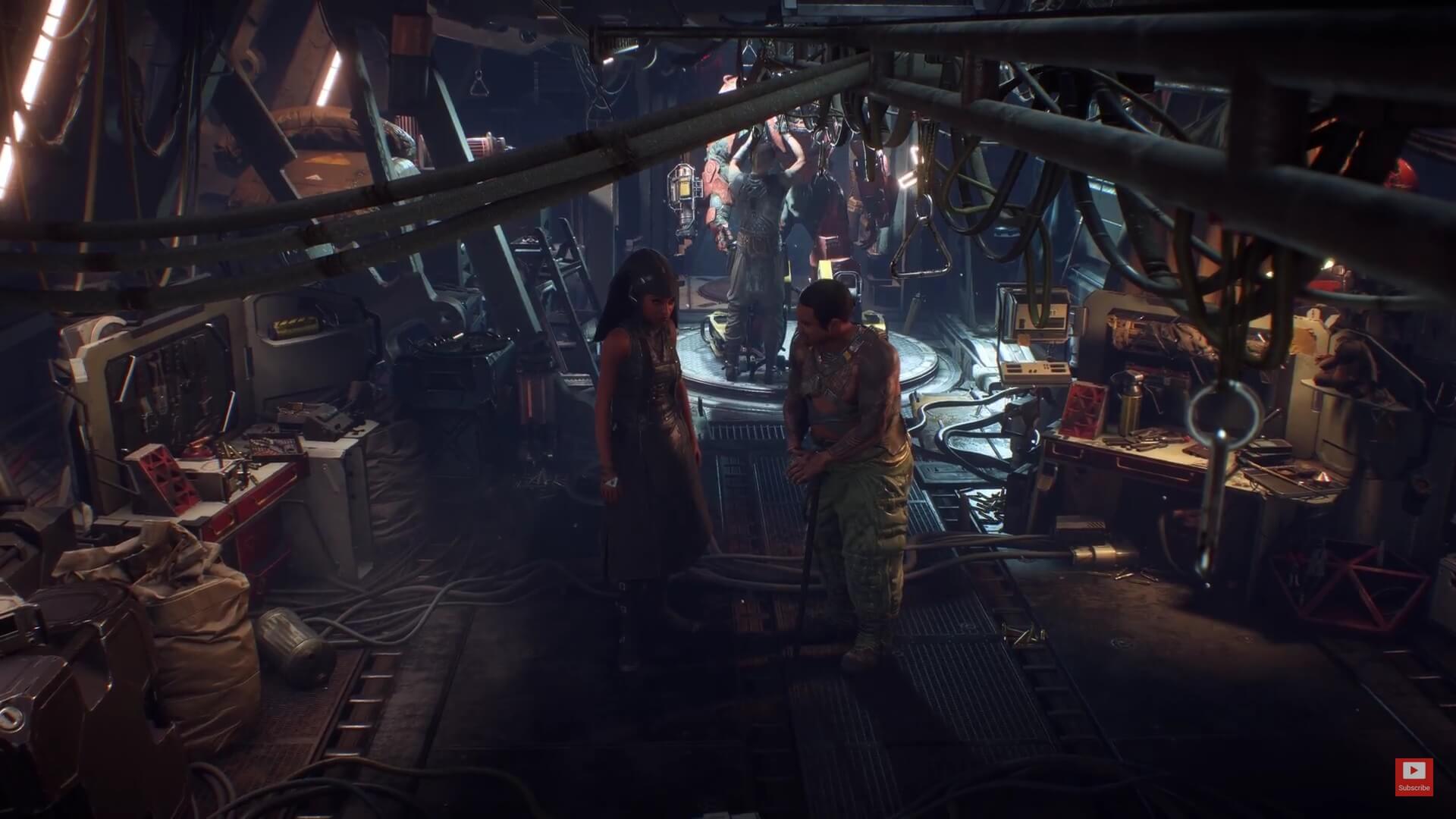Click the YouTube Subscribe watermark button

pos(1414,777)
